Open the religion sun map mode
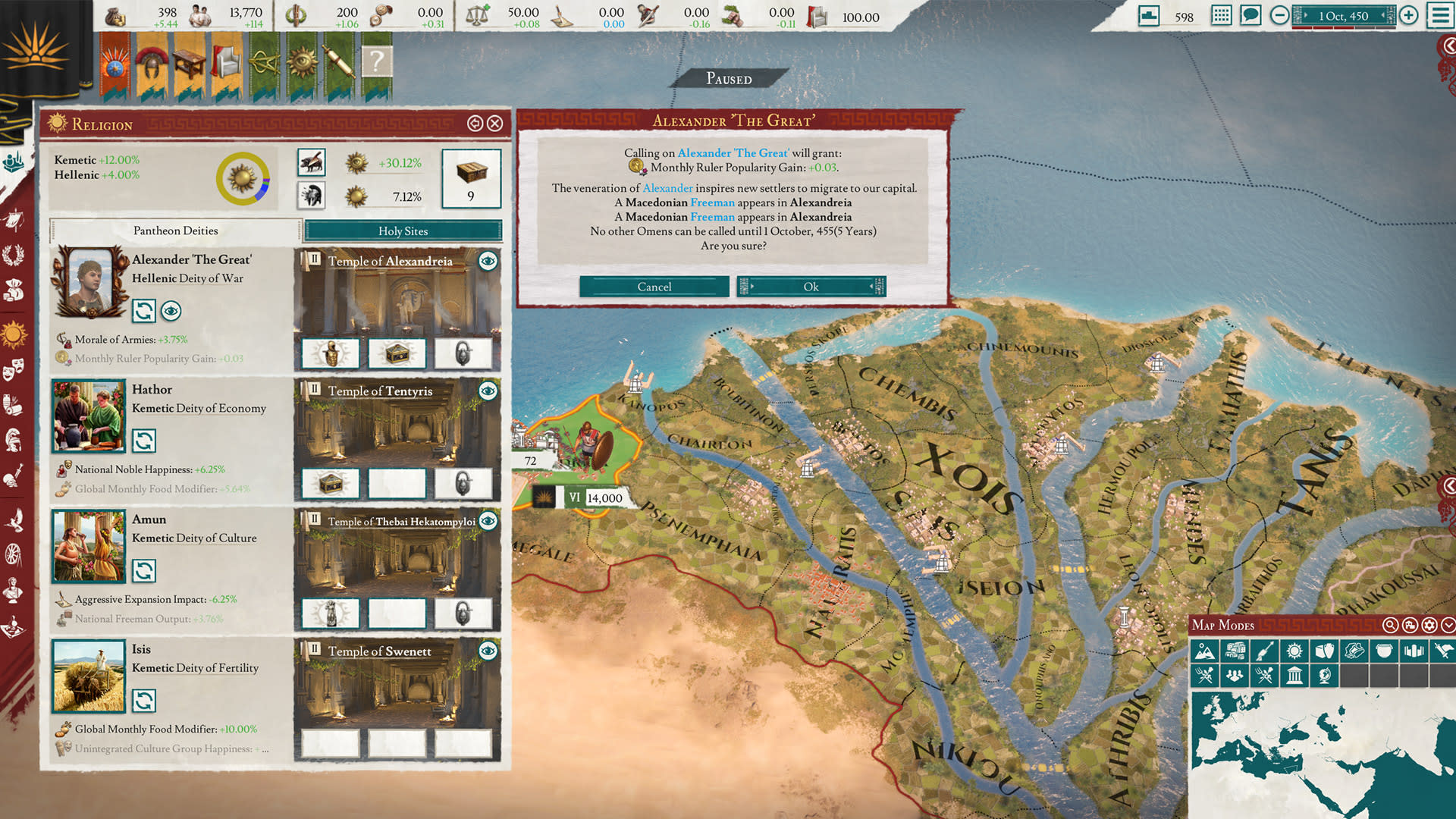 [1294, 650]
